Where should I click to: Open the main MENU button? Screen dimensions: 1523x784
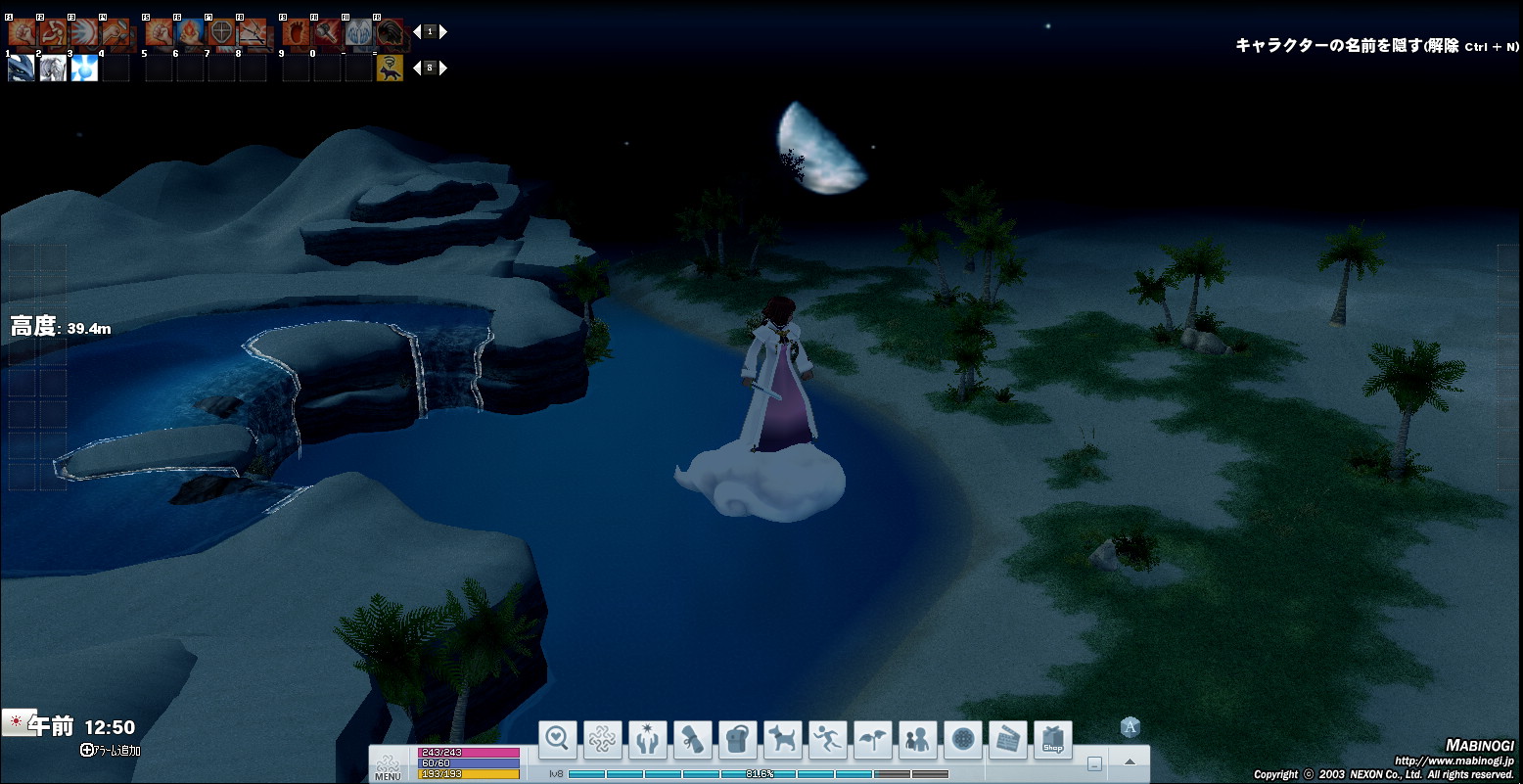[388, 765]
